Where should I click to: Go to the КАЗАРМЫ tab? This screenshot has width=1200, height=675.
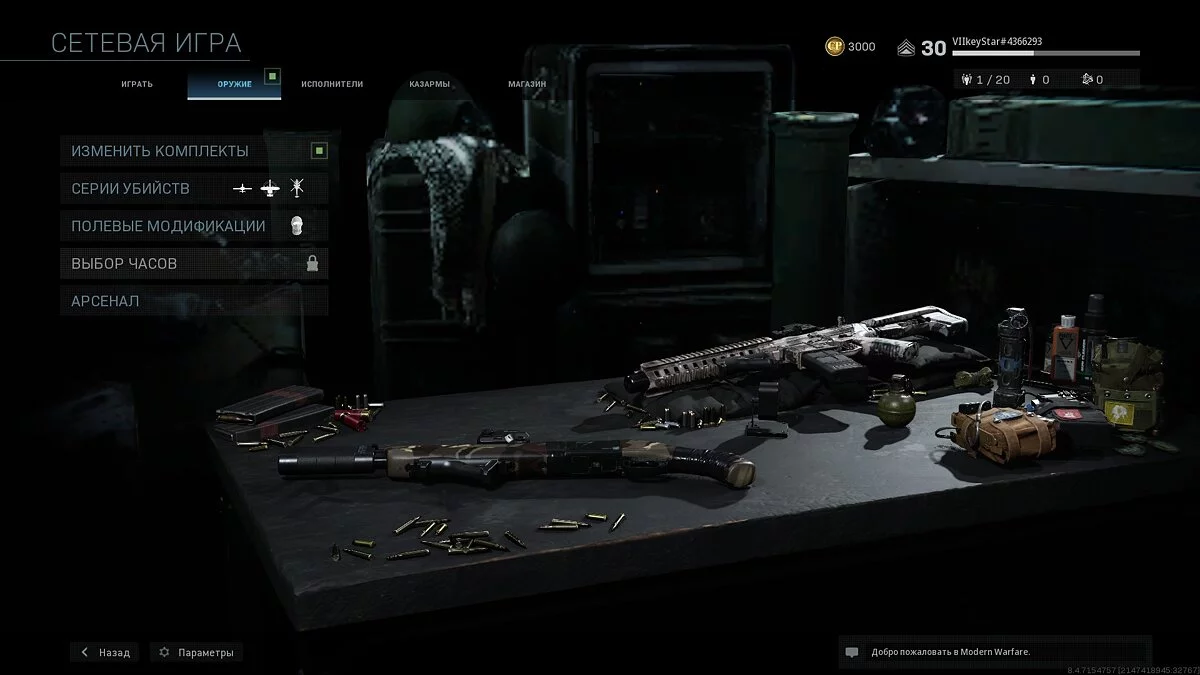coord(429,84)
